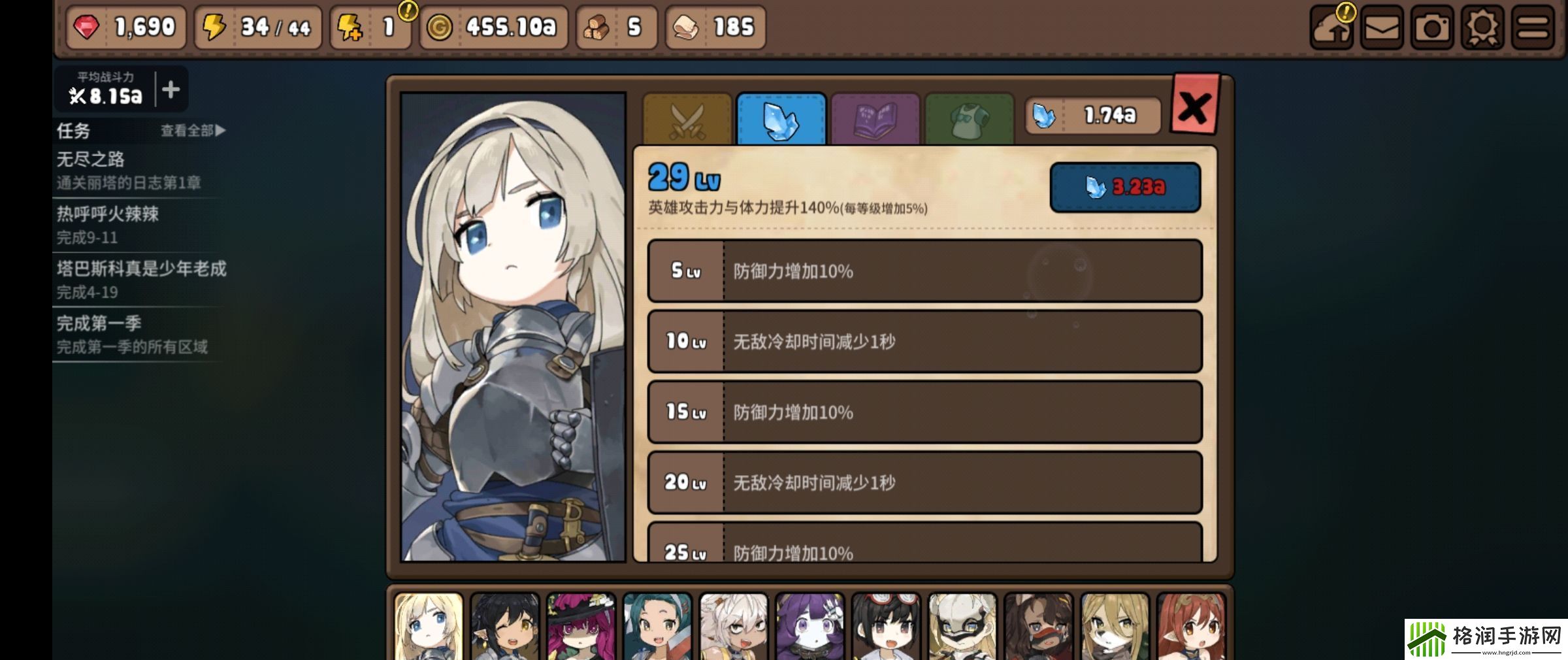View all quests with 查看全部
This screenshot has width=1568, height=660.
[x=193, y=131]
